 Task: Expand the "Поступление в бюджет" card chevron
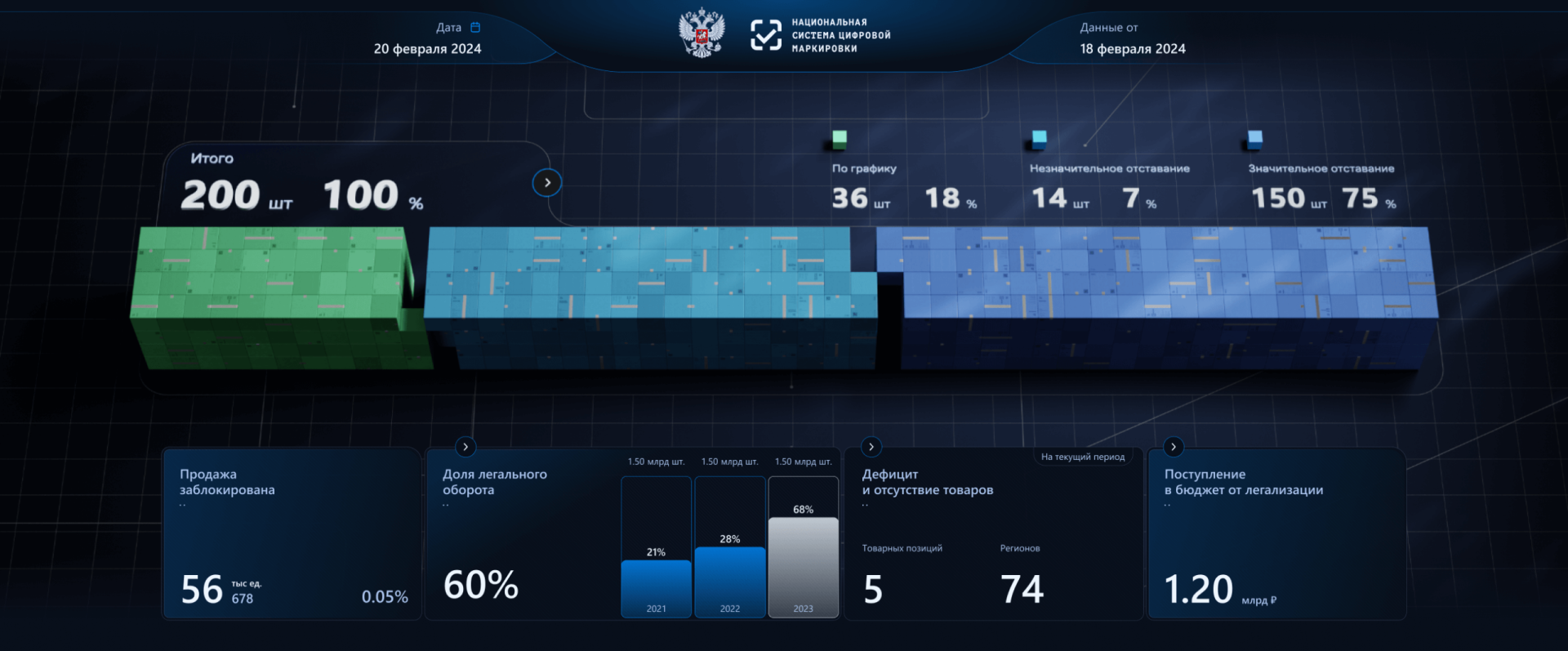tap(1173, 447)
